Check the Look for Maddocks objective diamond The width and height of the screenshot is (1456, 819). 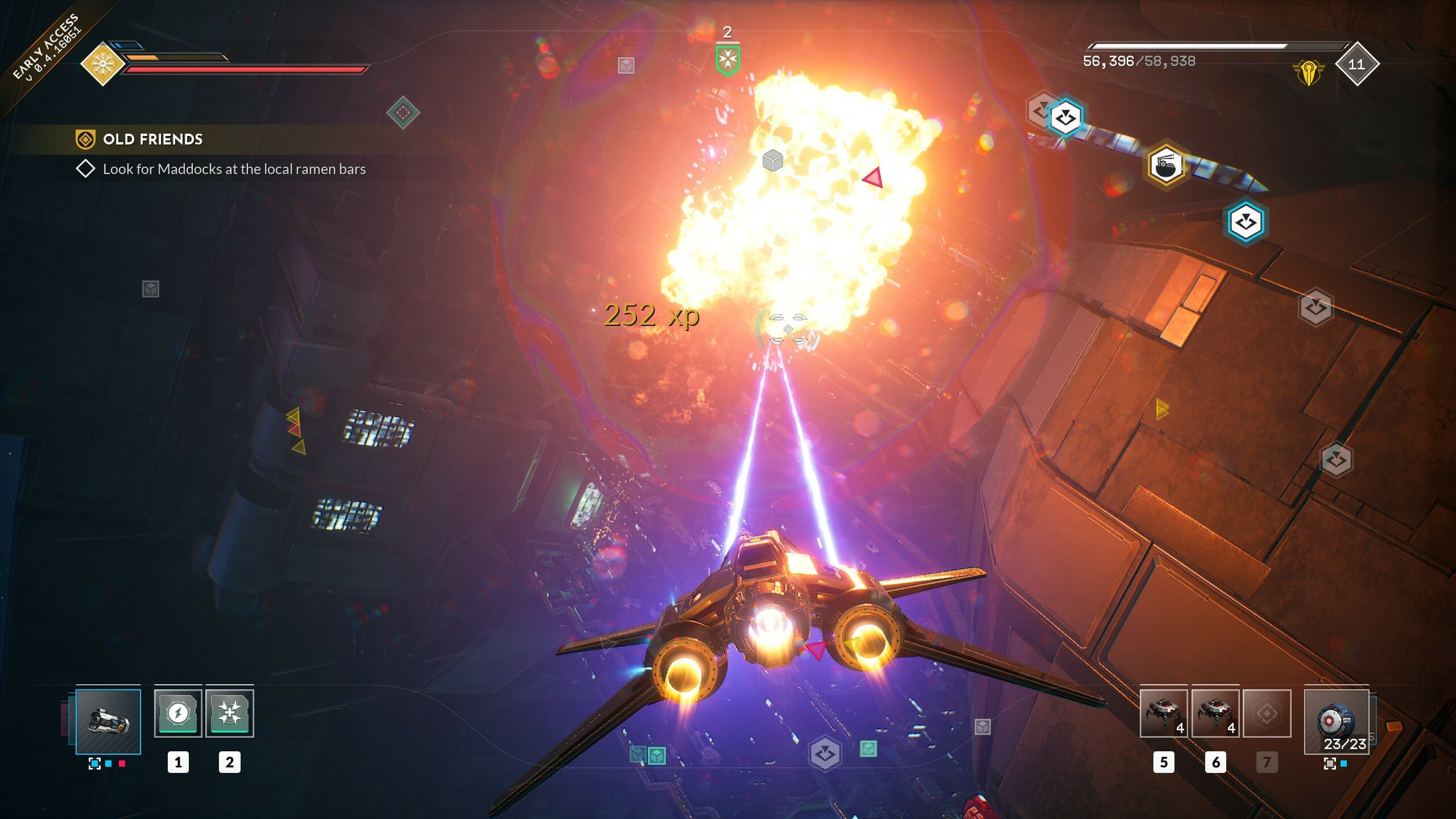coord(85,169)
